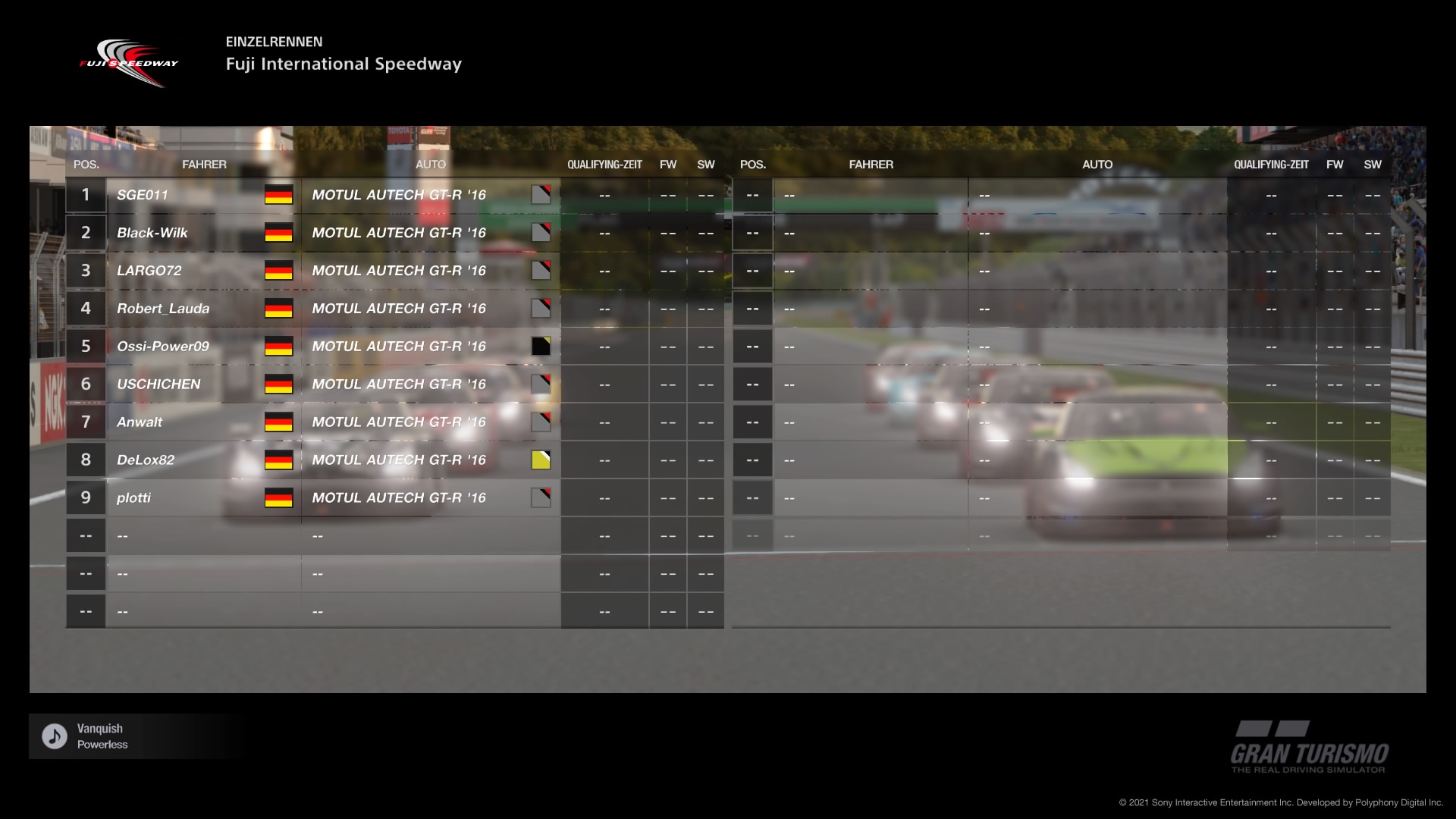The width and height of the screenshot is (1456, 819).
Task: Click the song title Powerless
Action: (x=102, y=745)
